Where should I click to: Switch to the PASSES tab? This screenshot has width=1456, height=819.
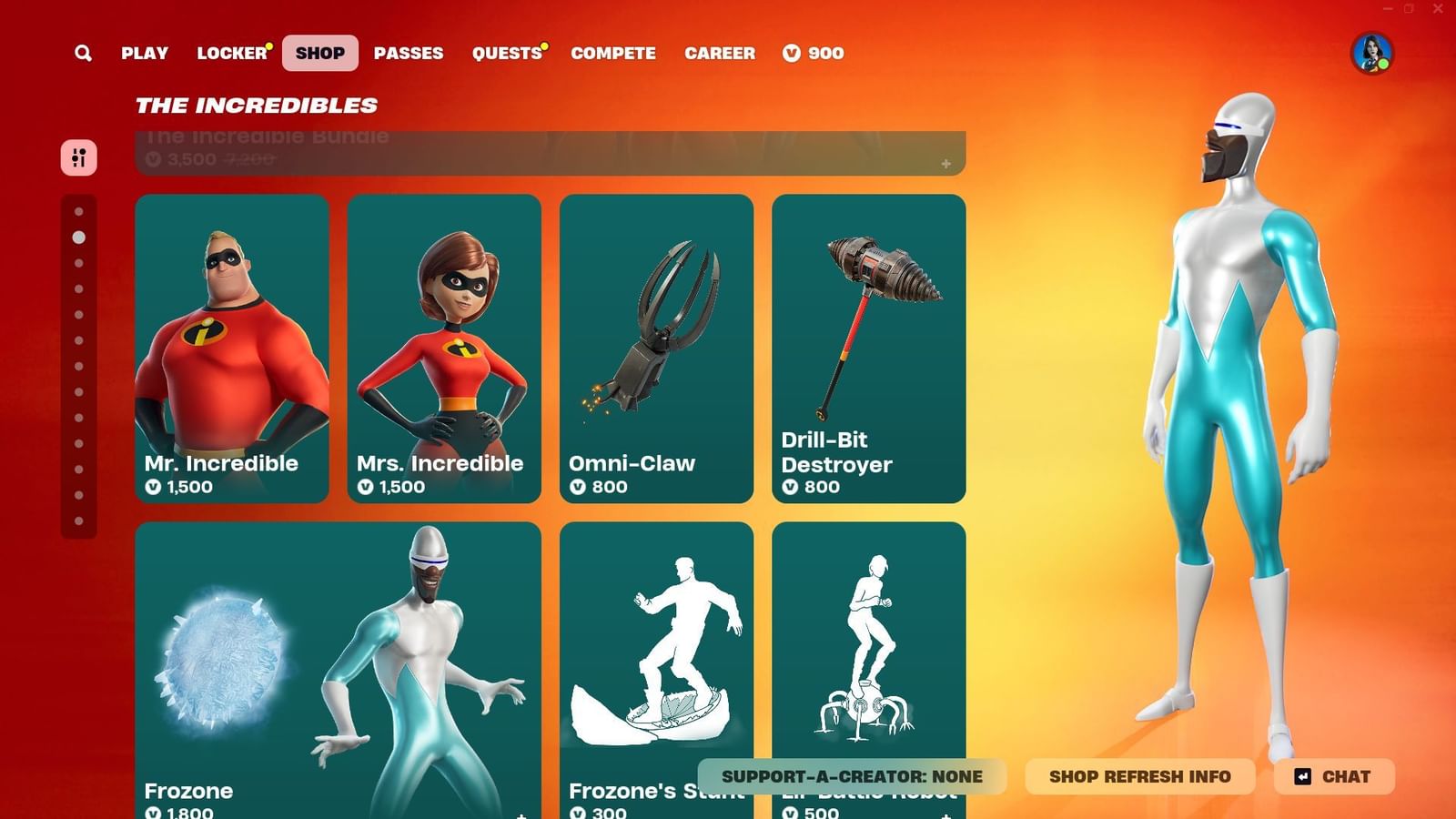point(409,53)
